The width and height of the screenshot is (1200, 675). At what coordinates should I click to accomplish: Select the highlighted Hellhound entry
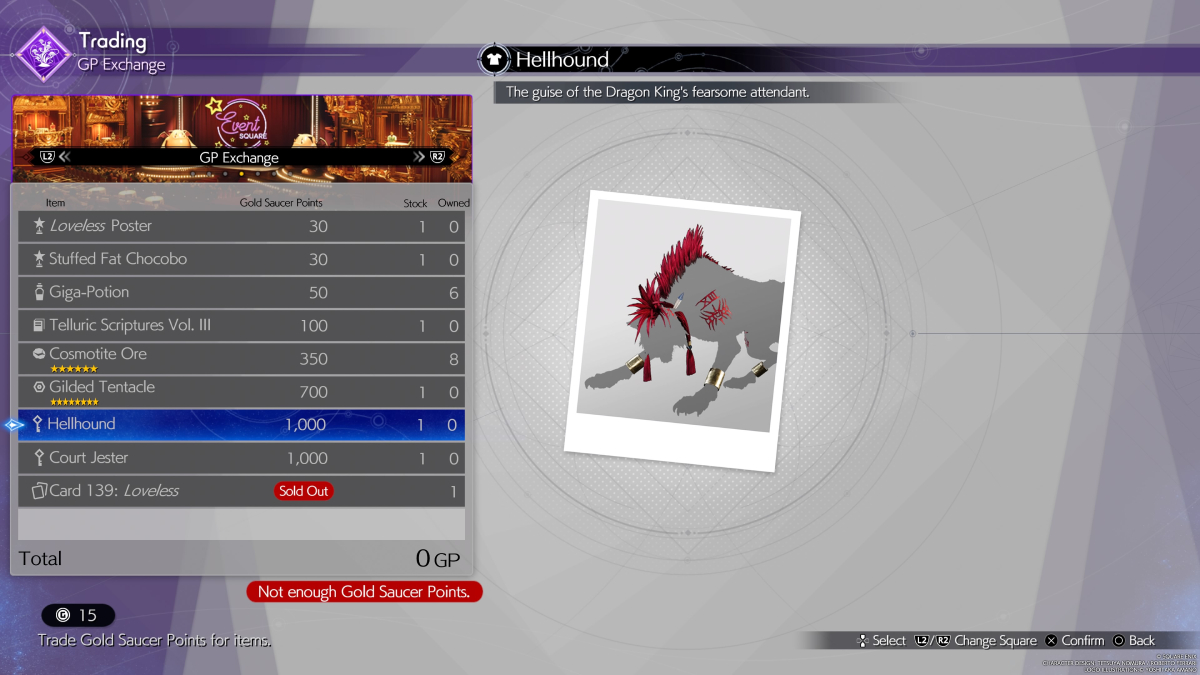(x=241, y=425)
